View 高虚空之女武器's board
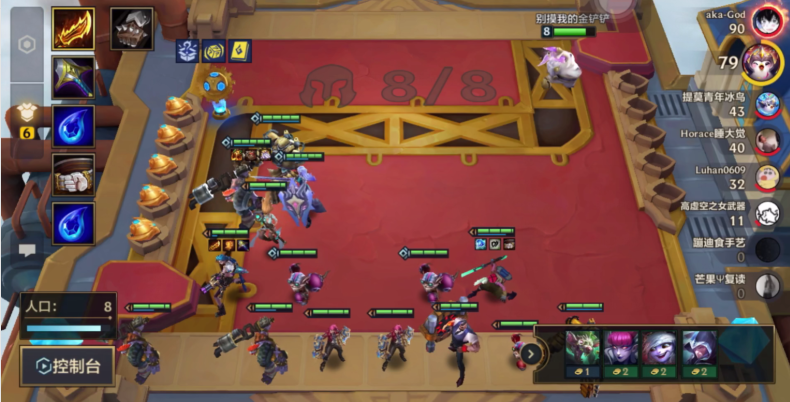The width and height of the screenshot is (790, 402). pos(767,212)
